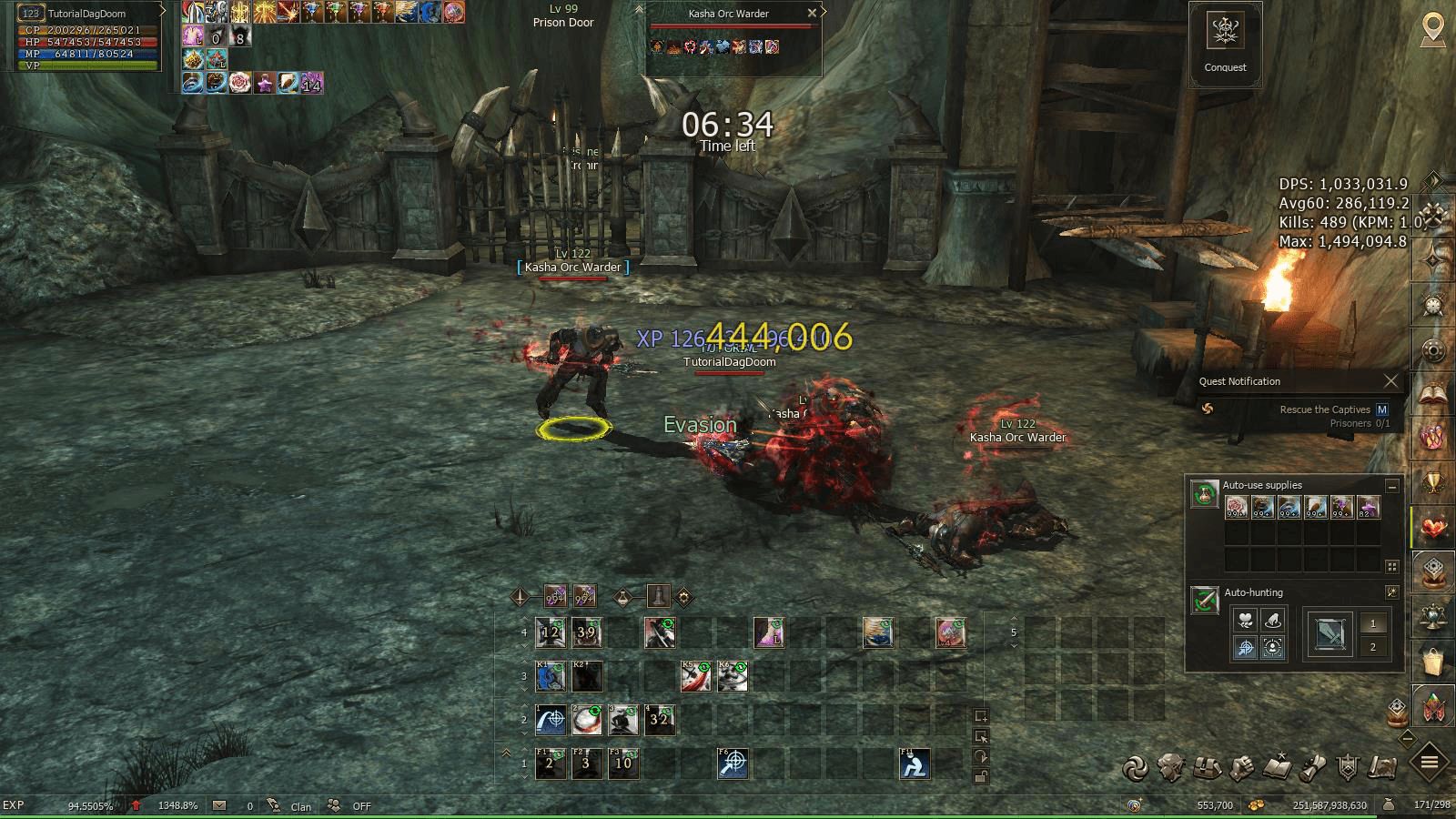Use the F6 target attack skill

(733, 763)
